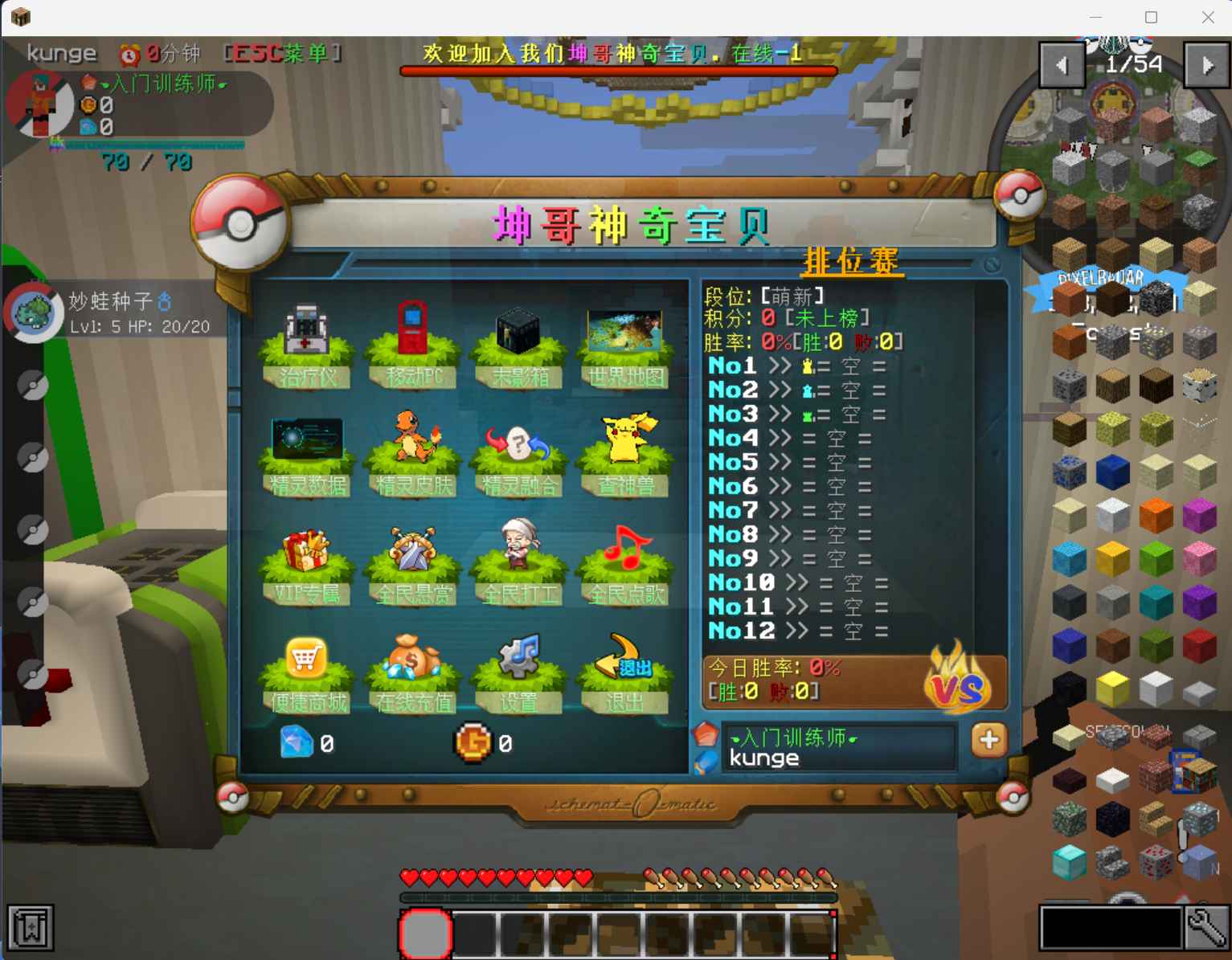Open the ESC菜单 menu
1232x960 pixels.
point(281,53)
